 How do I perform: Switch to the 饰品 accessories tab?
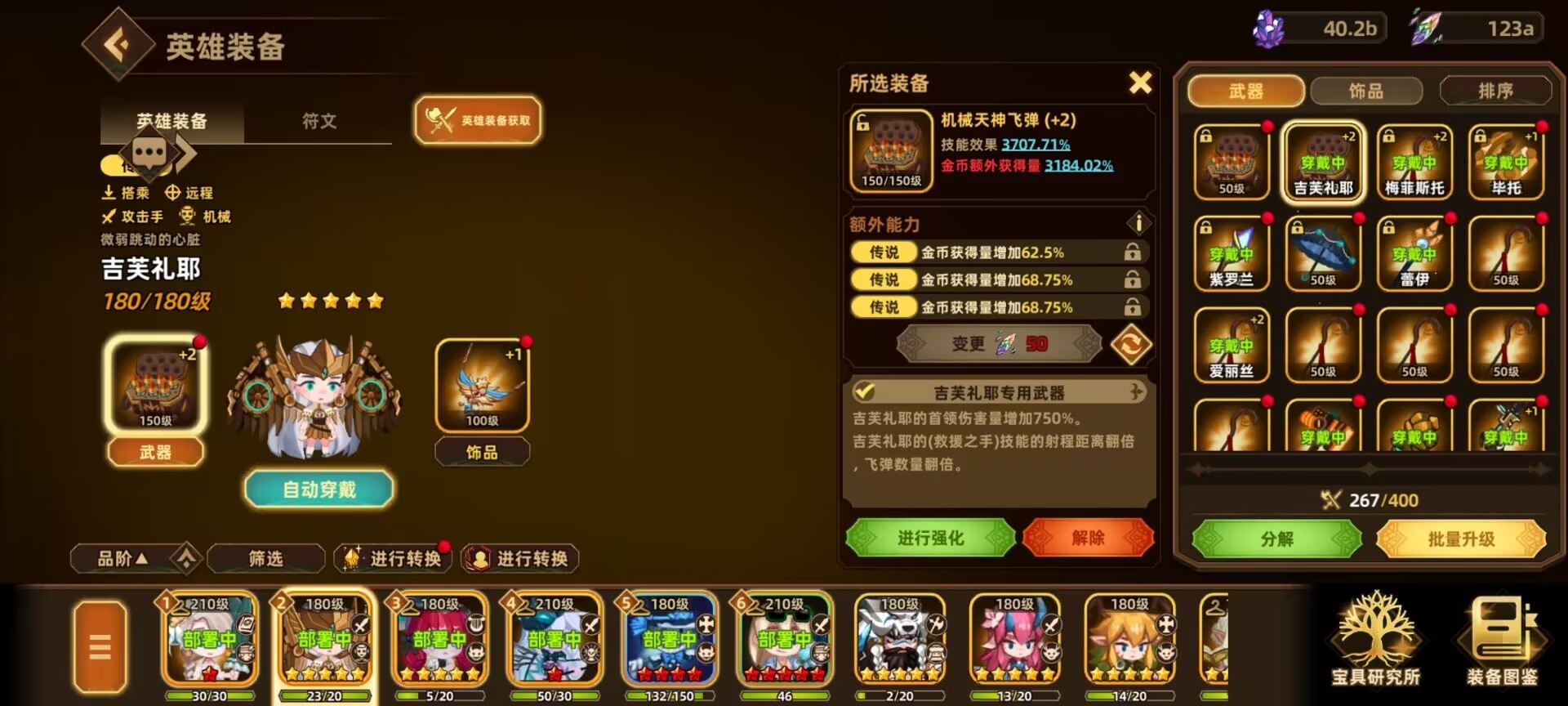tap(1366, 91)
